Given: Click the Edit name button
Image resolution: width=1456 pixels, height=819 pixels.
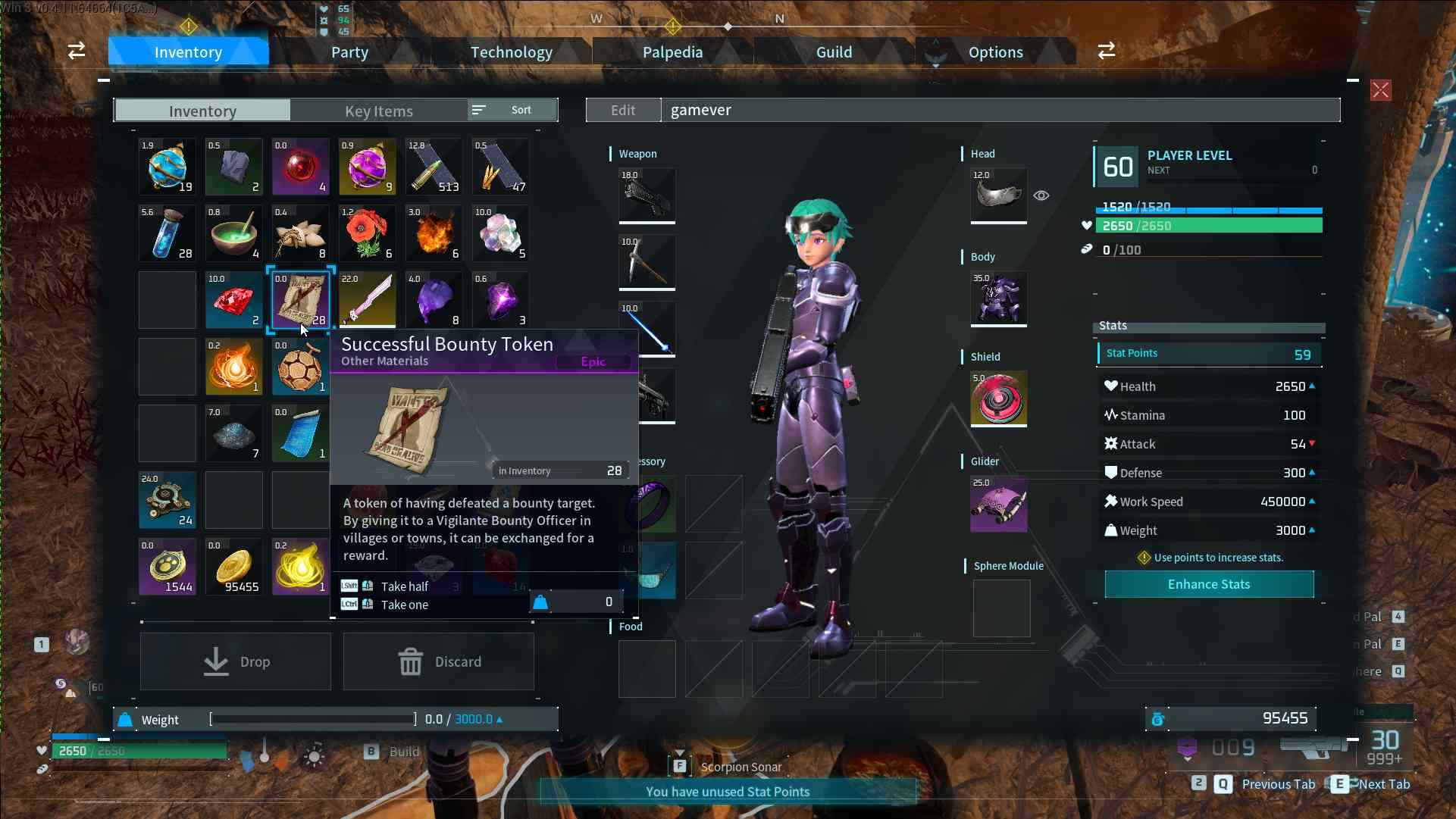Looking at the screenshot, I should coord(623,110).
